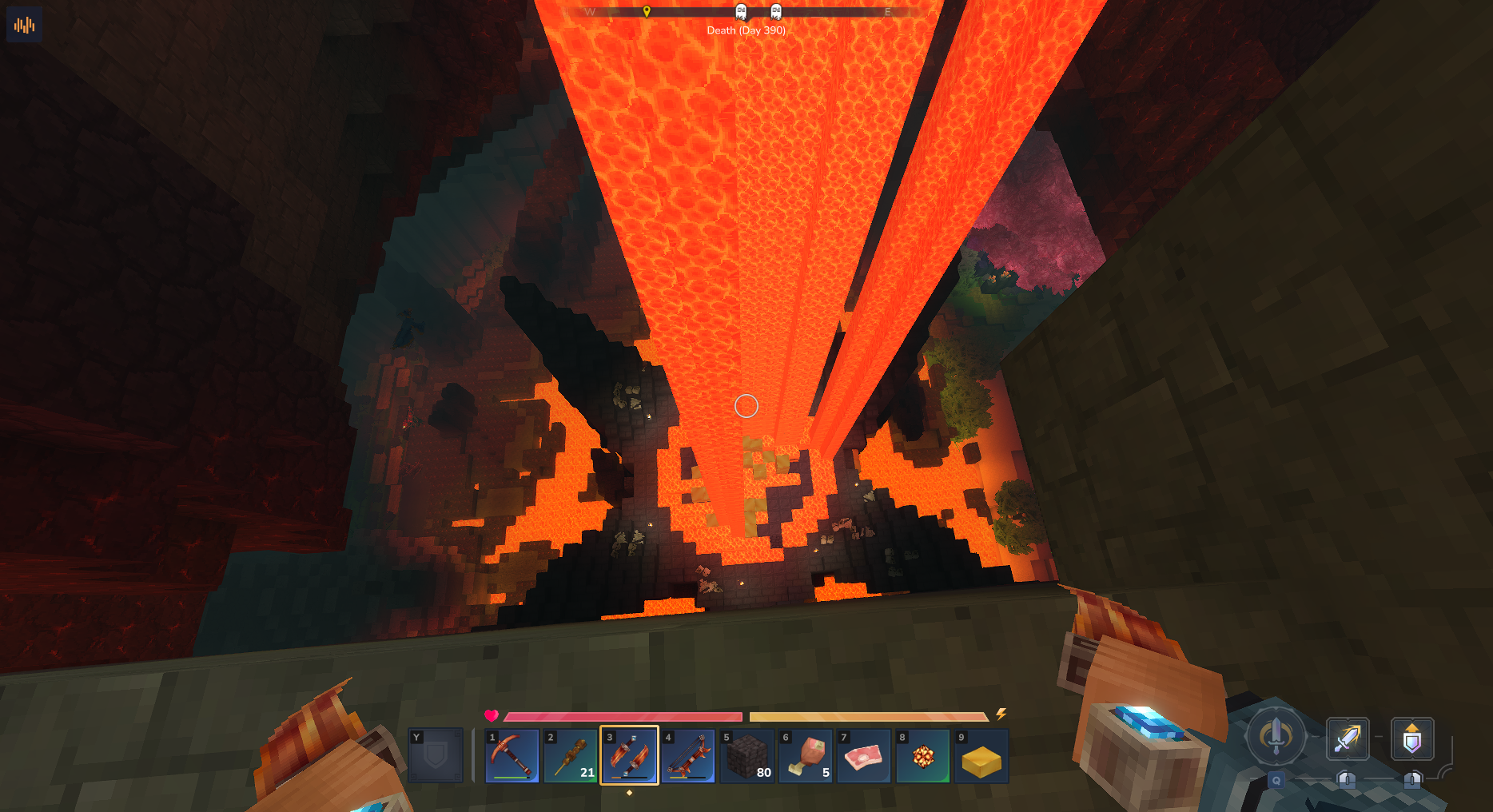The height and width of the screenshot is (812, 1493).
Task: Choose the dual daggers hotbar slot
Action: [629, 755]
